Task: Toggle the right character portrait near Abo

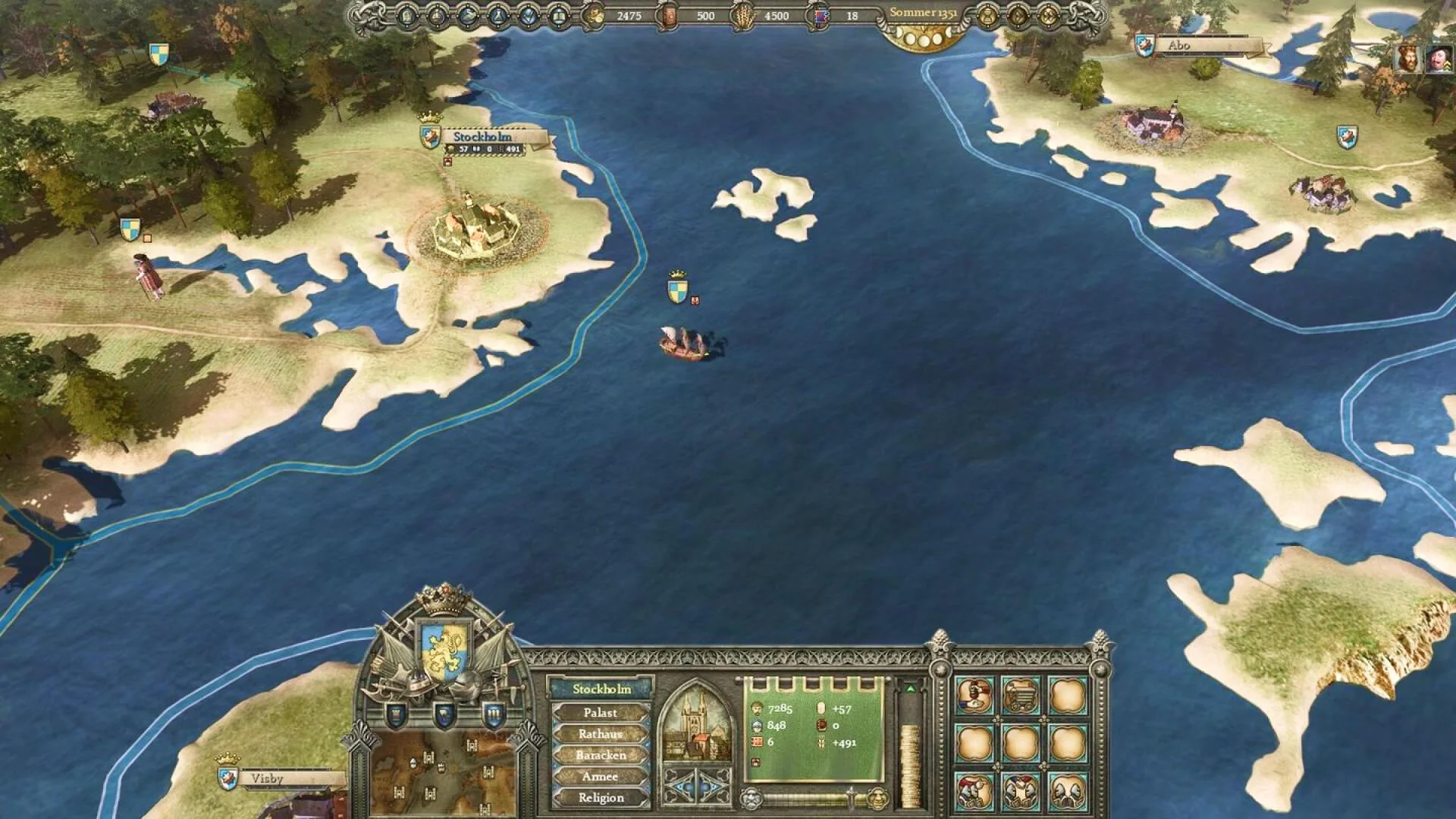Action: 1438,58
